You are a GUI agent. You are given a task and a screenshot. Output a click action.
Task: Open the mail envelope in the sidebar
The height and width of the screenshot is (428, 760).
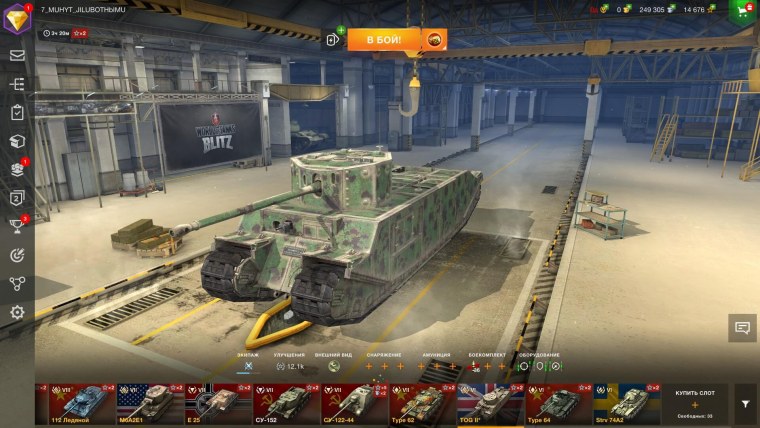pos(17,55)
